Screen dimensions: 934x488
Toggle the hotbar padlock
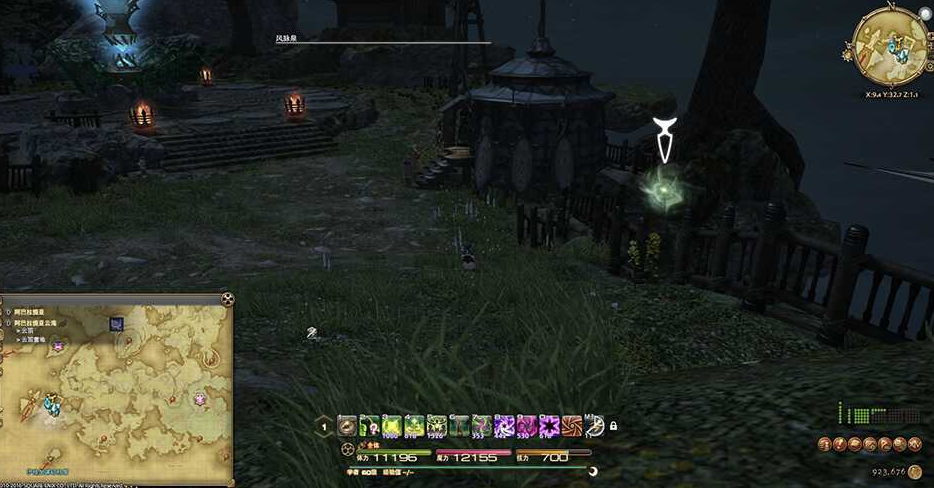click(613, 426)
